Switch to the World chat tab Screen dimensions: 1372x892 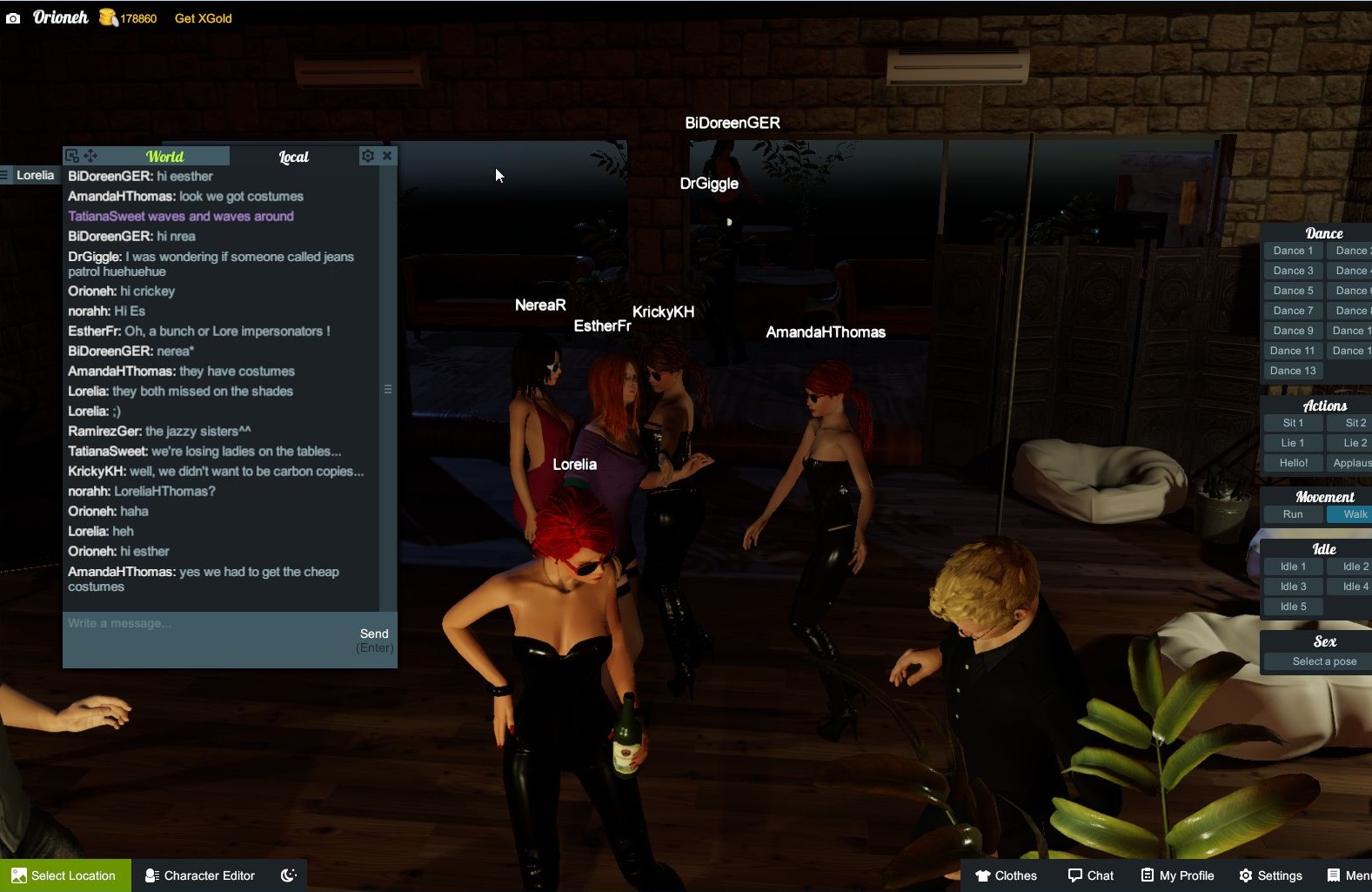point(165,157)
